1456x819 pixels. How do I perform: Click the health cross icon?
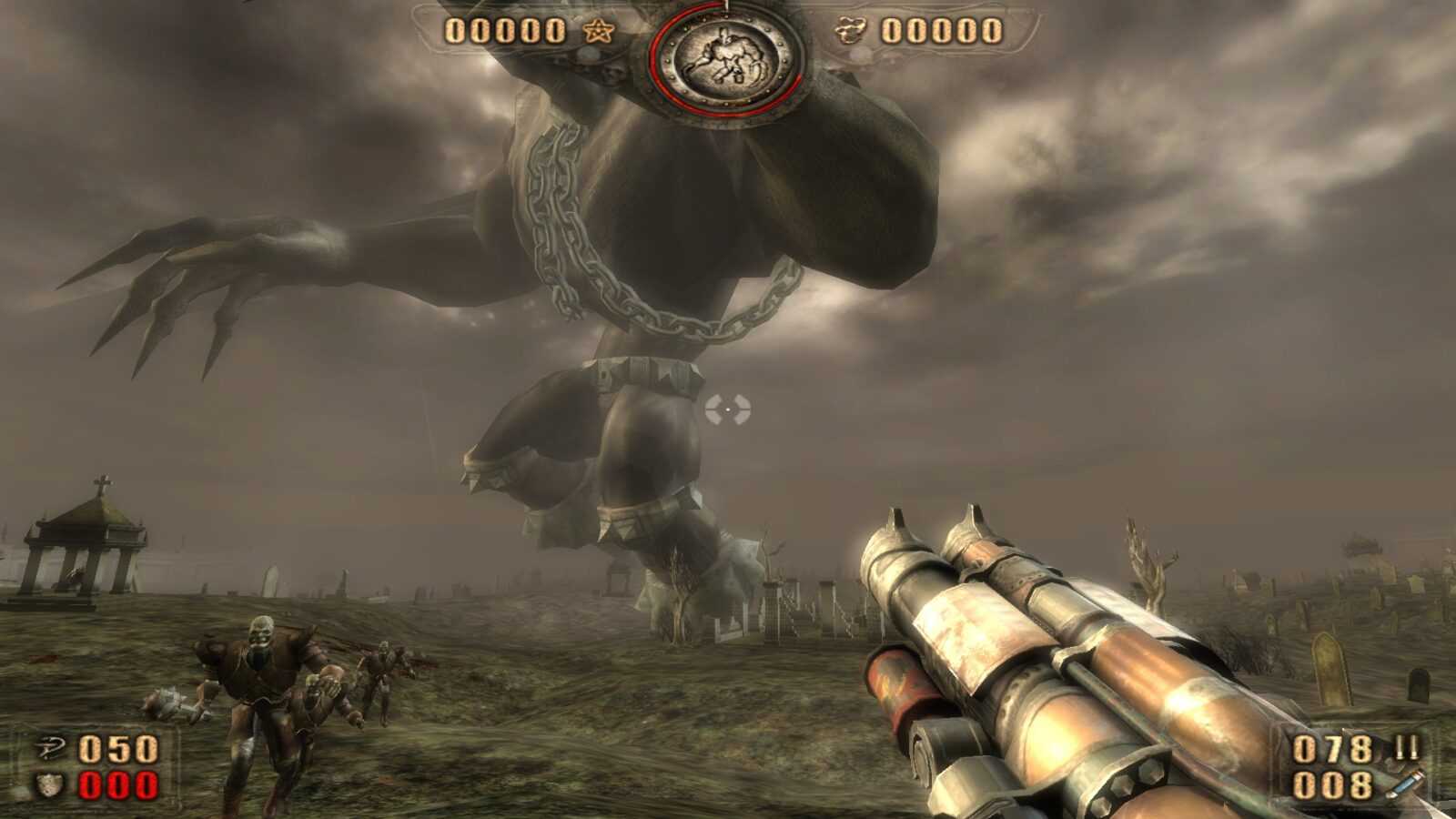pyautogui.click(x=48, y=751)
